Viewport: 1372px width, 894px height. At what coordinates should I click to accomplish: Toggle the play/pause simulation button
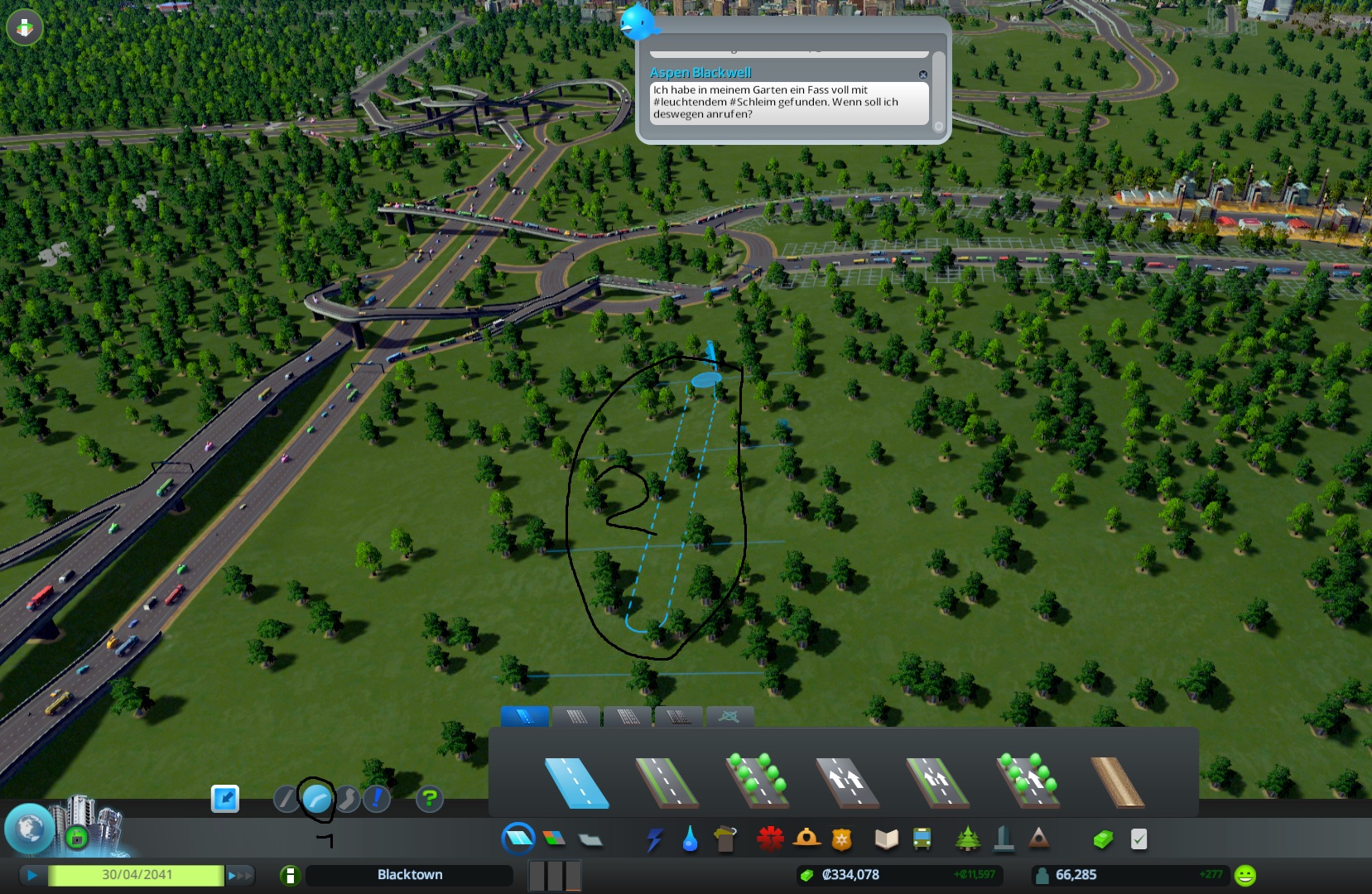pyautogui.click(x=32, y=875)
